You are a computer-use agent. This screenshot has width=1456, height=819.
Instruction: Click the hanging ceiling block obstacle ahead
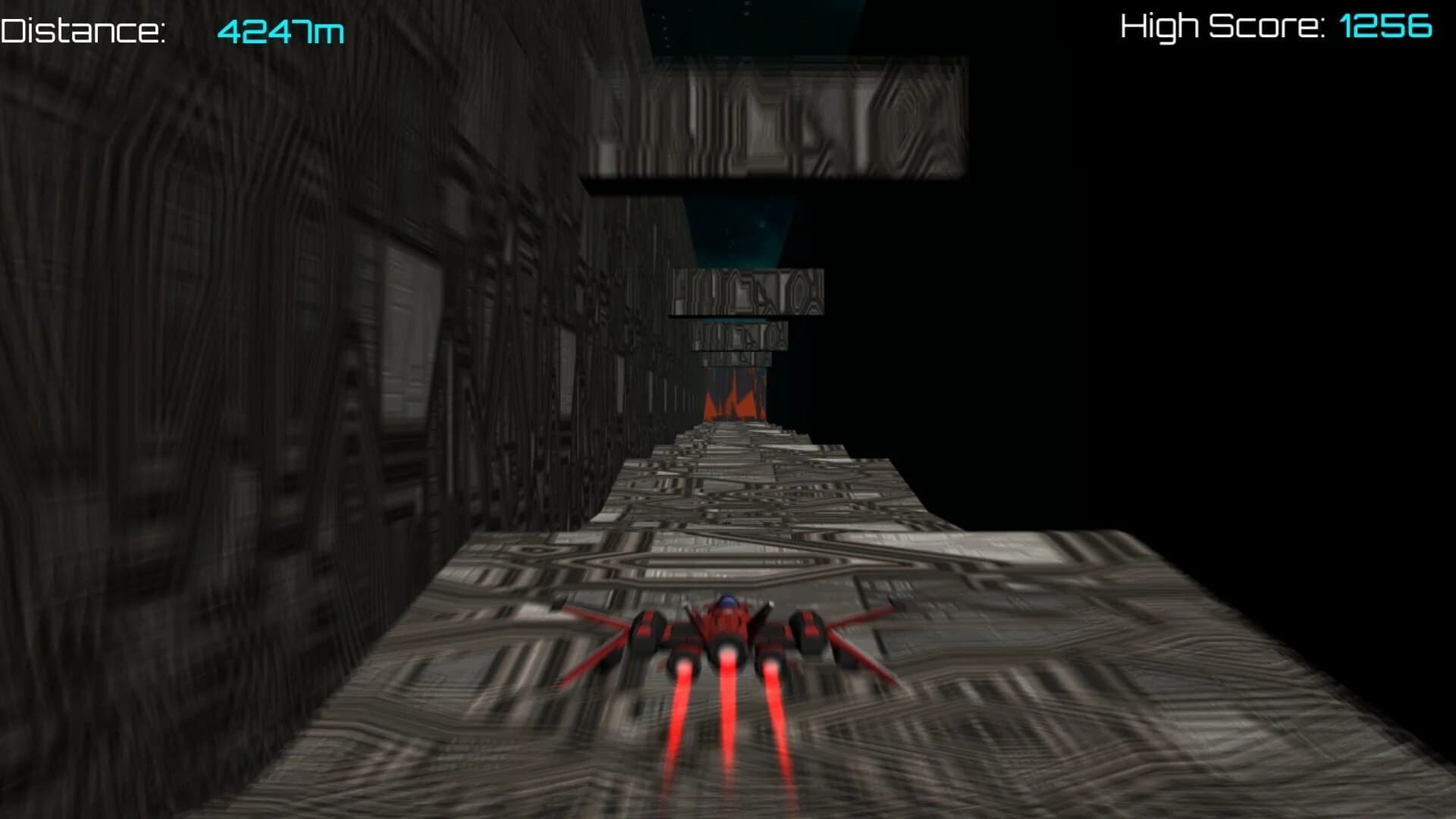[773, 121]
